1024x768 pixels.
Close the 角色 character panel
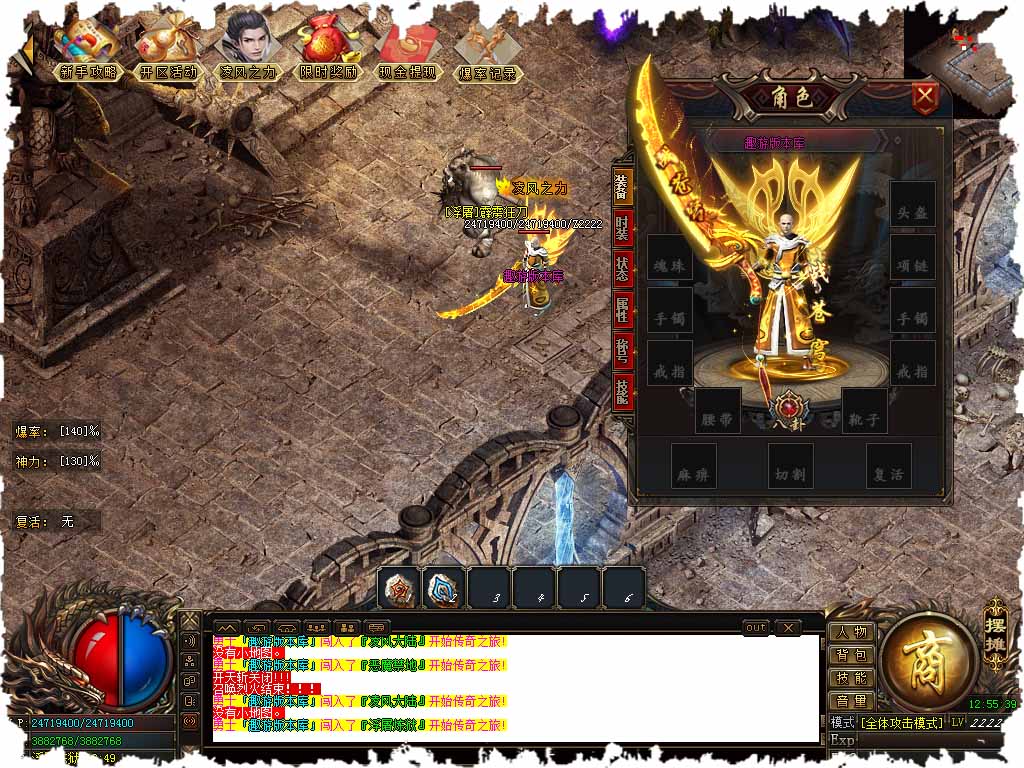926,98
